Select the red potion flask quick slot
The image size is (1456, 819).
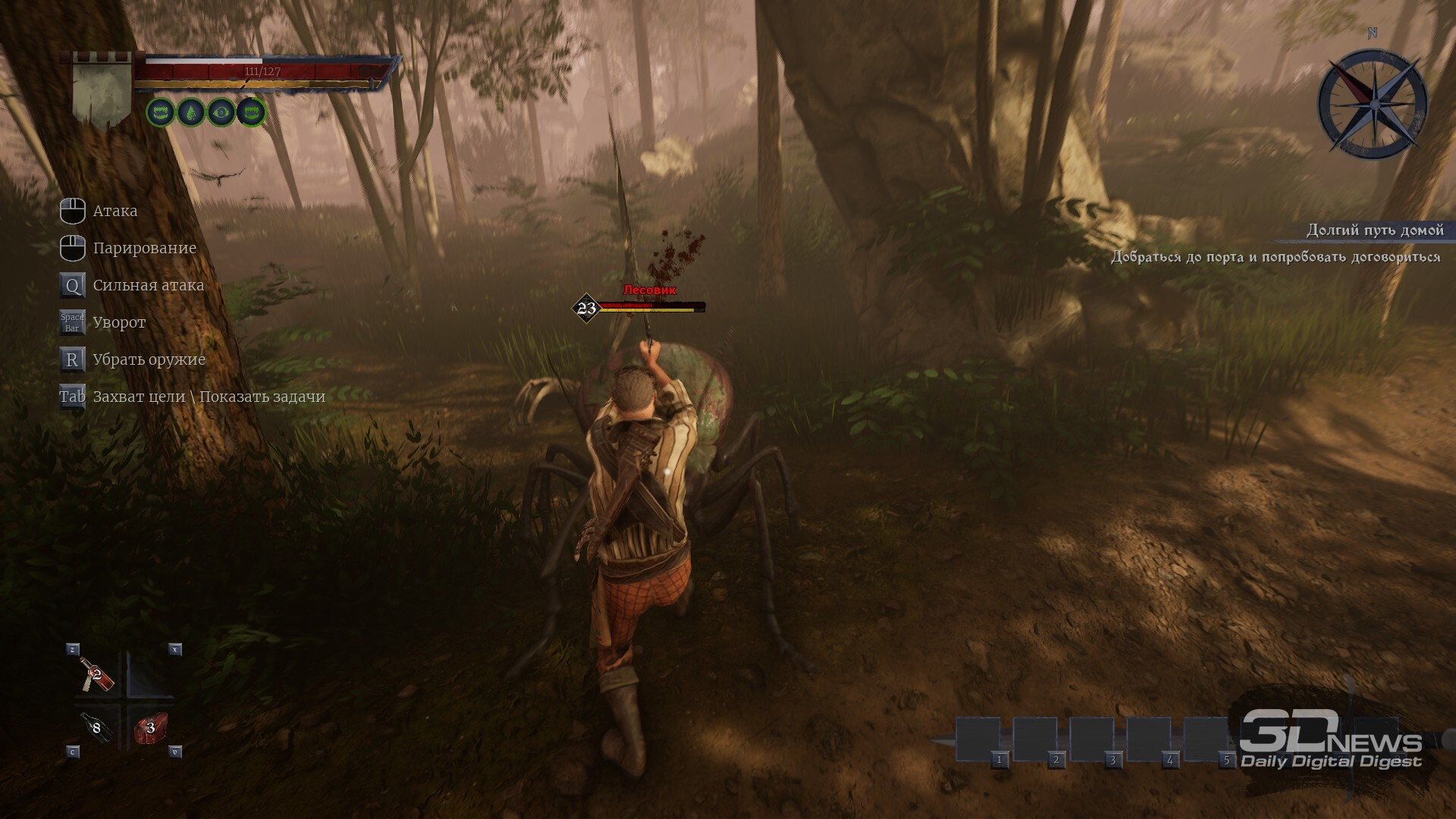(x=98, y=673)
